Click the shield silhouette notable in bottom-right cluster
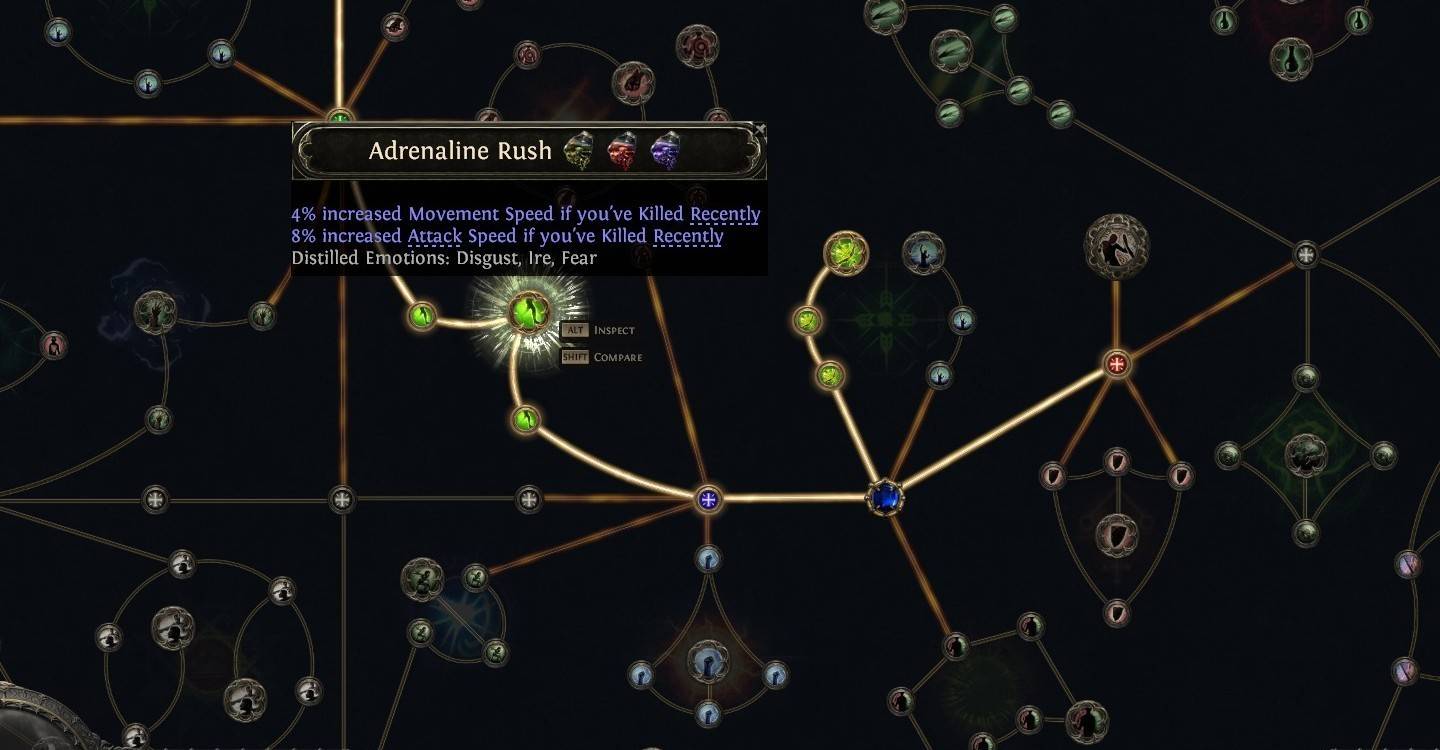 1116,534
